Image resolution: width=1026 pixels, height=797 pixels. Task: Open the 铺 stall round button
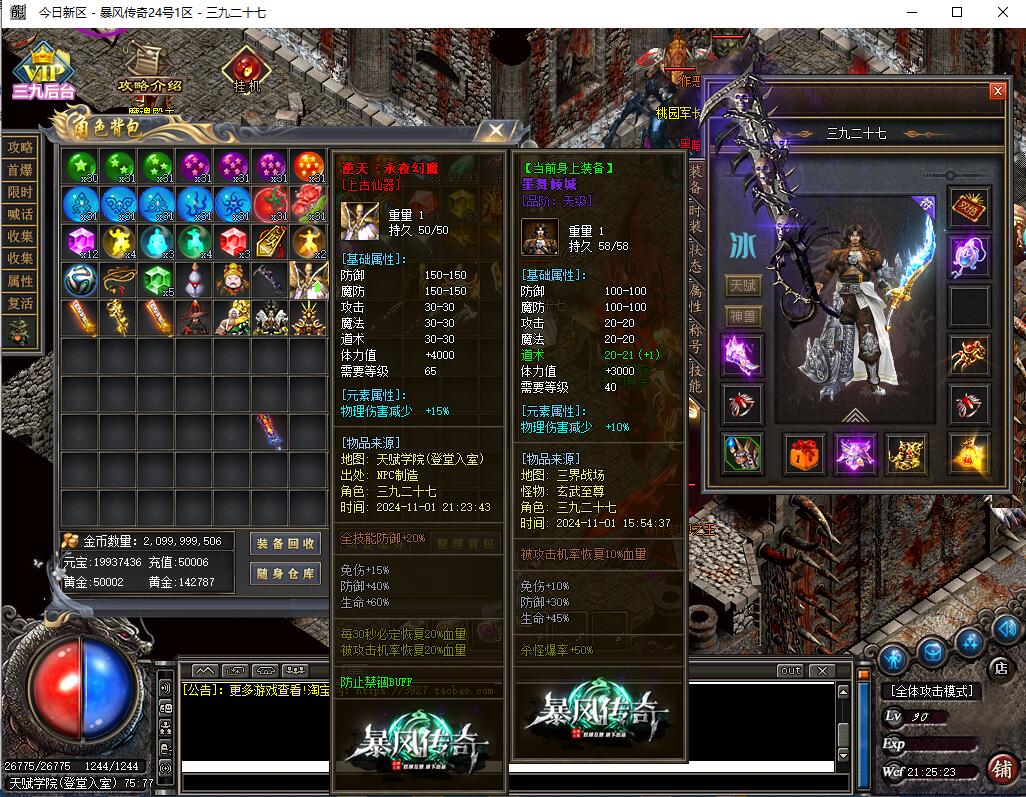(x=999, y=769)
